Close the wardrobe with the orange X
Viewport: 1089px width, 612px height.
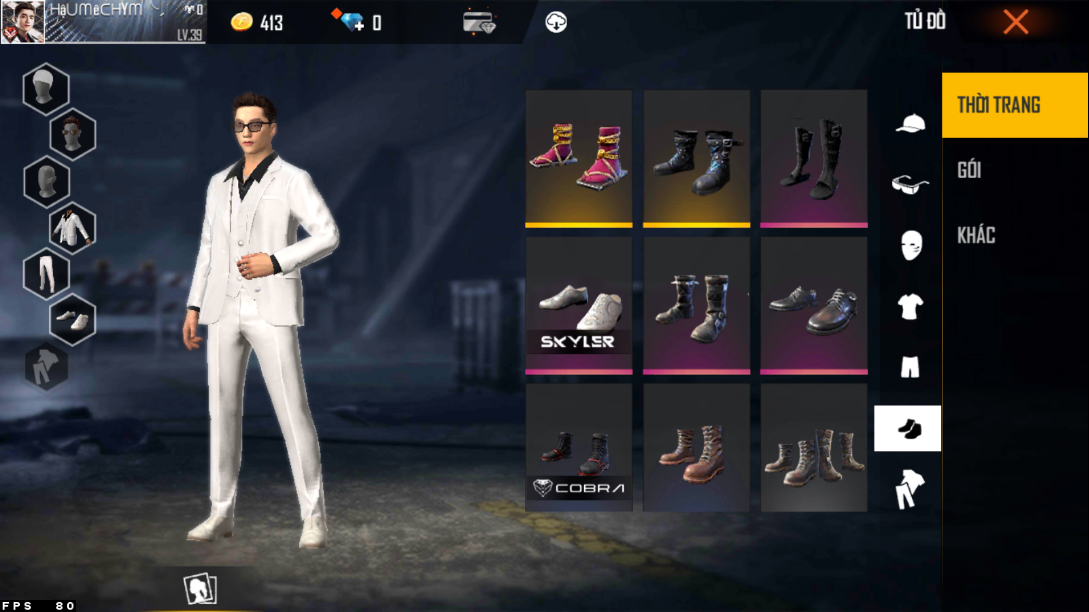point(1015,22)
